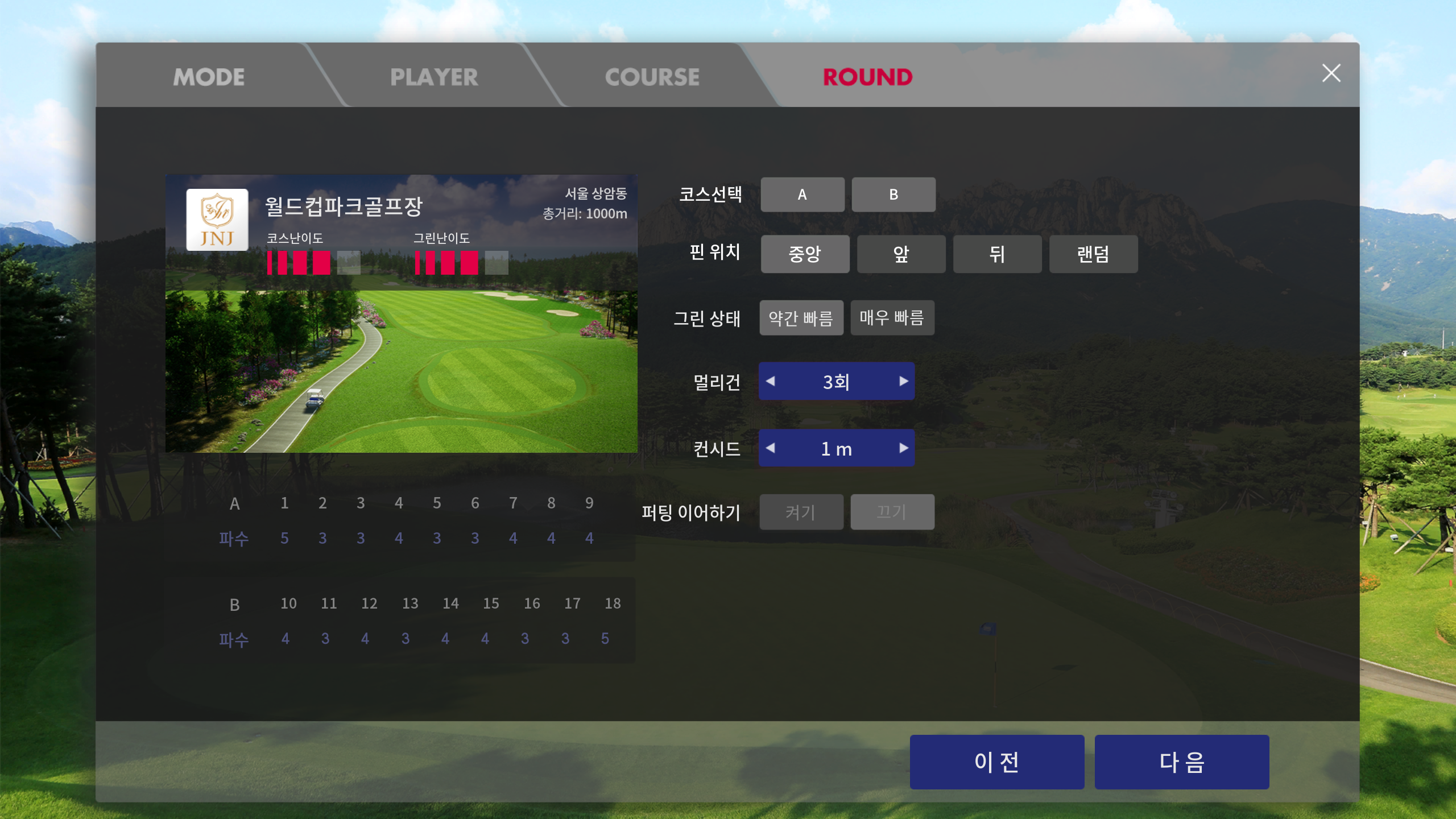Screen dimensions: 1456x819
Task: Increase the mulligan count
Action: click(903, 381)
